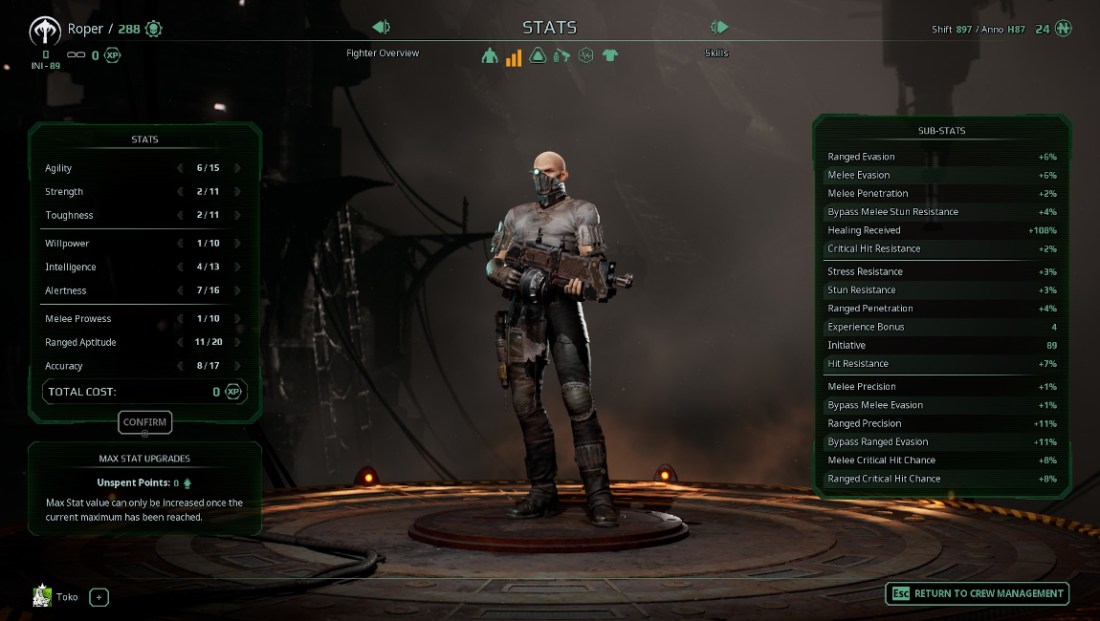1100x621 pixels.
Task: Click the plus button beside Toko
Action: [x=99, y=597]
